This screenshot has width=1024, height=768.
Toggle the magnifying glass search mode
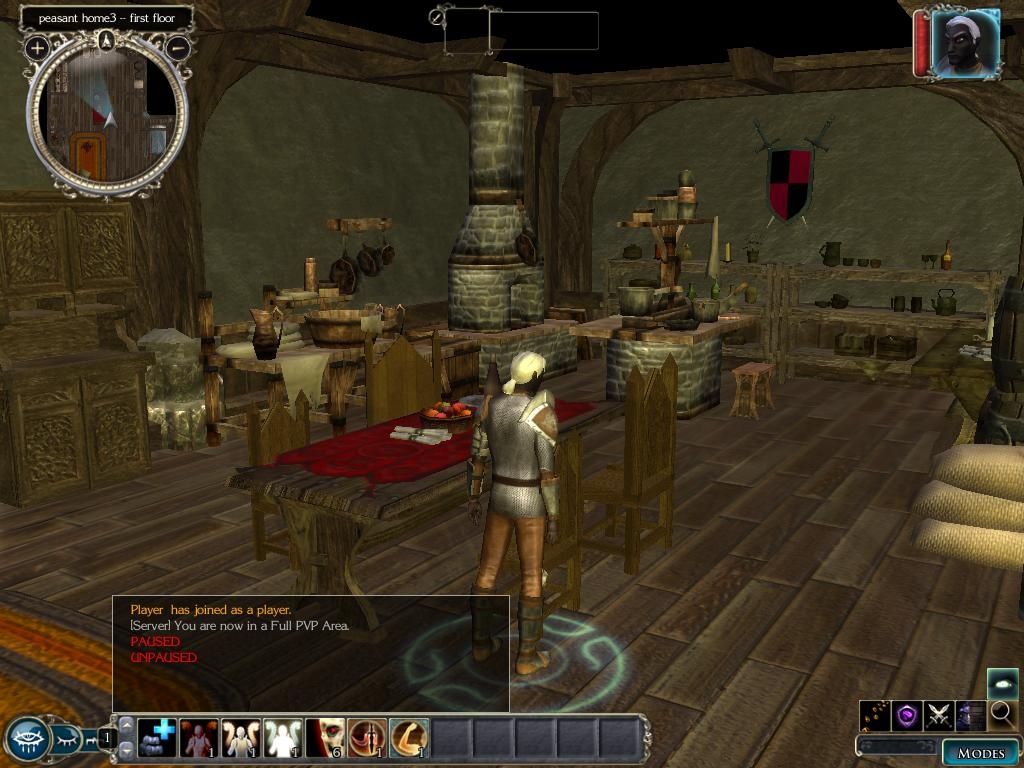(x=1003, y=715)
